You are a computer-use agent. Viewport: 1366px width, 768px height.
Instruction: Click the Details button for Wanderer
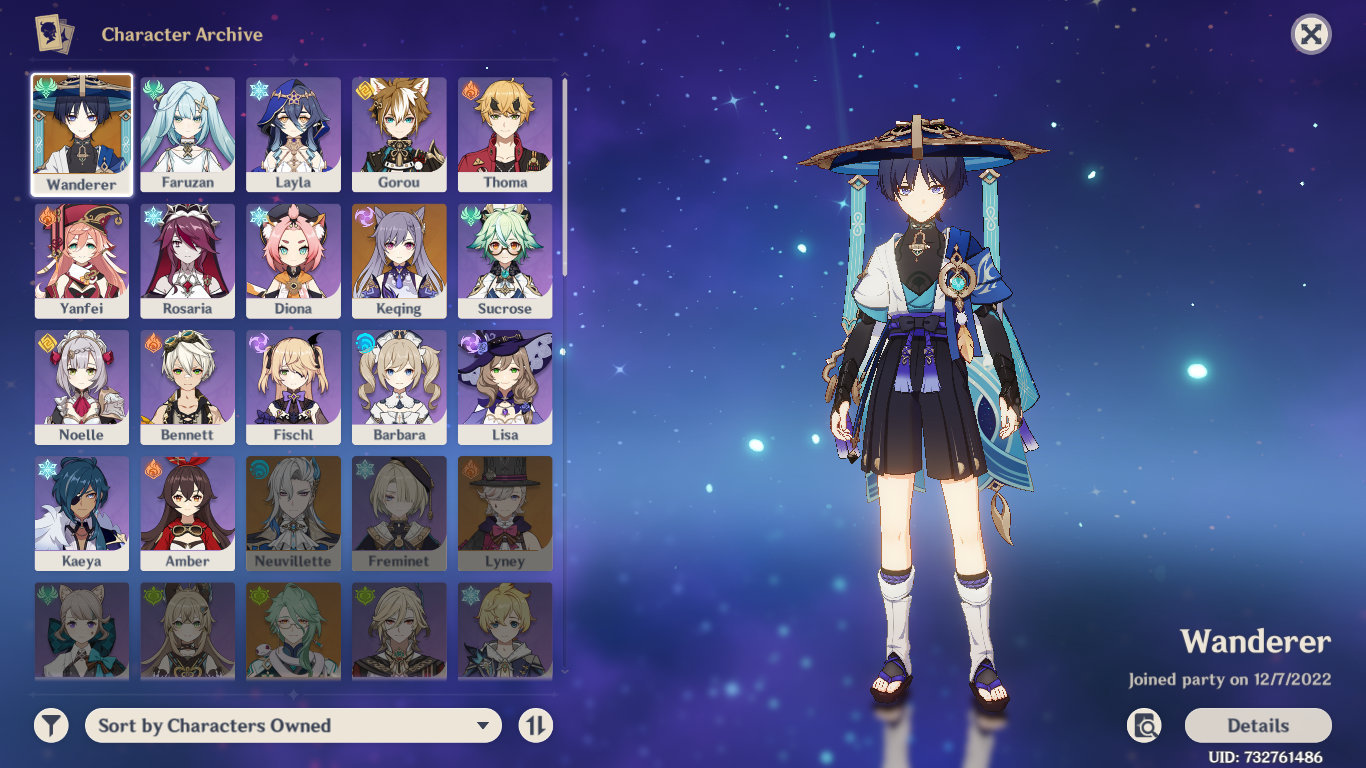1258,725
